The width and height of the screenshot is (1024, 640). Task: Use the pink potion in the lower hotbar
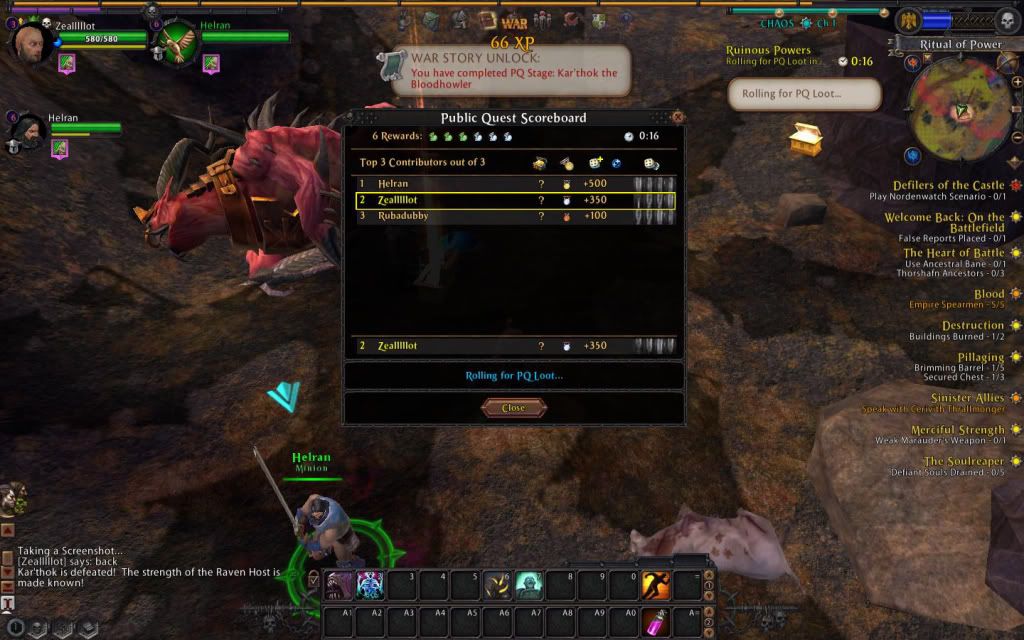point(655,621)
